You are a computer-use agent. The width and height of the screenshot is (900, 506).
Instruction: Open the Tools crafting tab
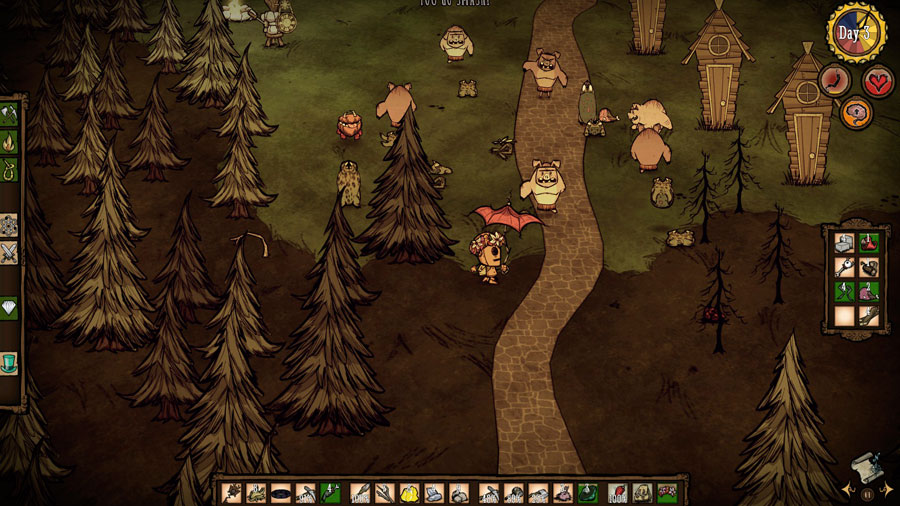coord(9,114)
